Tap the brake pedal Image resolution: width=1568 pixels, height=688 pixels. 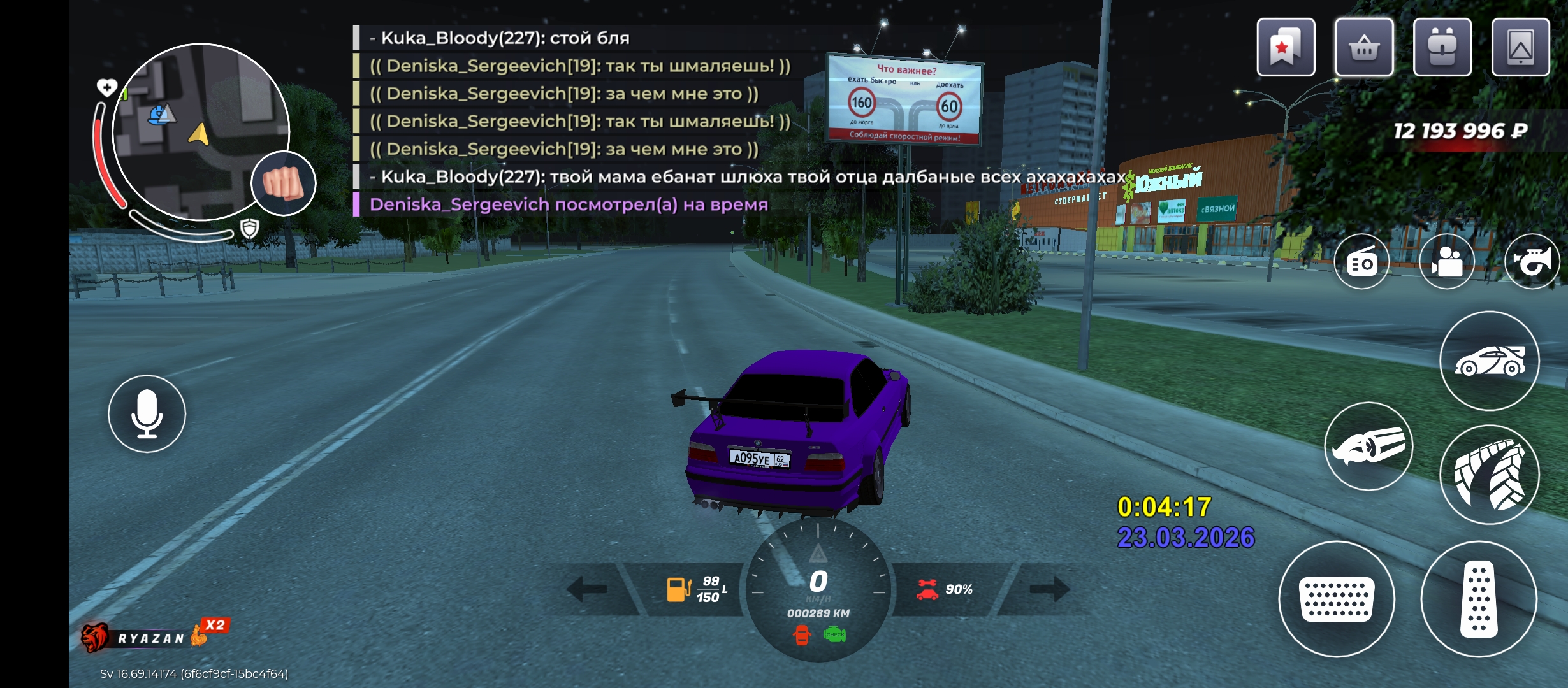coord(1337,599)
